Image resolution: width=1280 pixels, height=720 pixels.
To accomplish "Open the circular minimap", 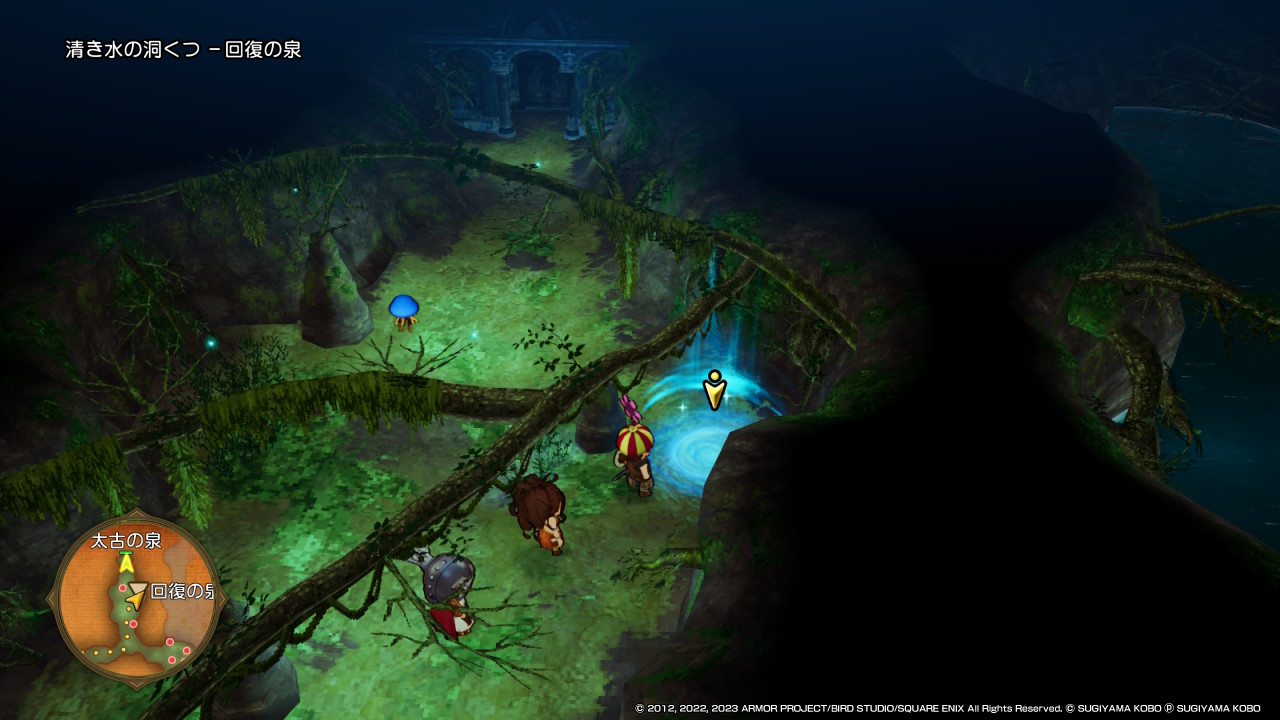I will (137, 602).
